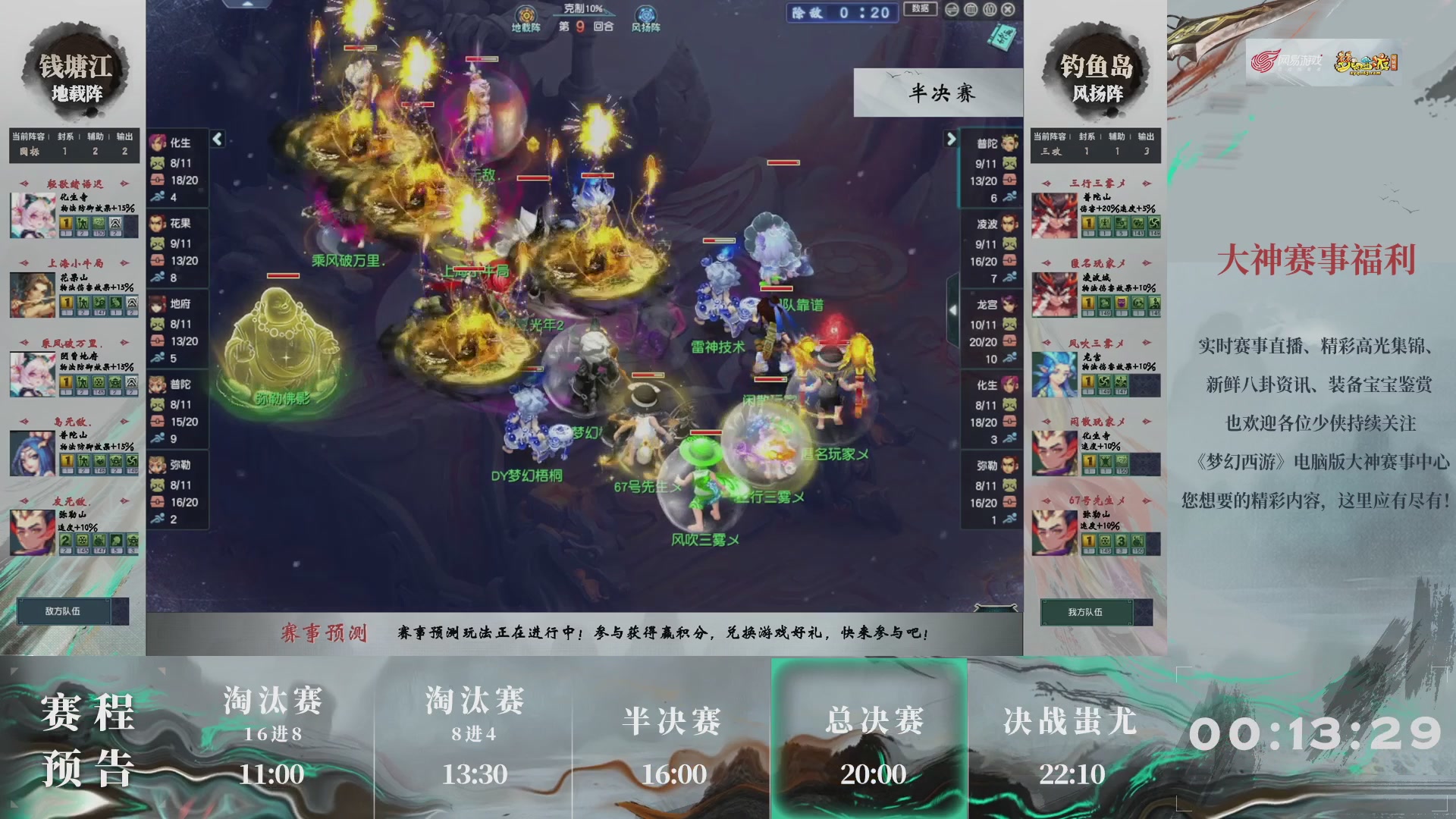Screen dimensions: 1456x819
Task: Click the 我方队伍 button at bottom right
Action: tap(1084, 613)
